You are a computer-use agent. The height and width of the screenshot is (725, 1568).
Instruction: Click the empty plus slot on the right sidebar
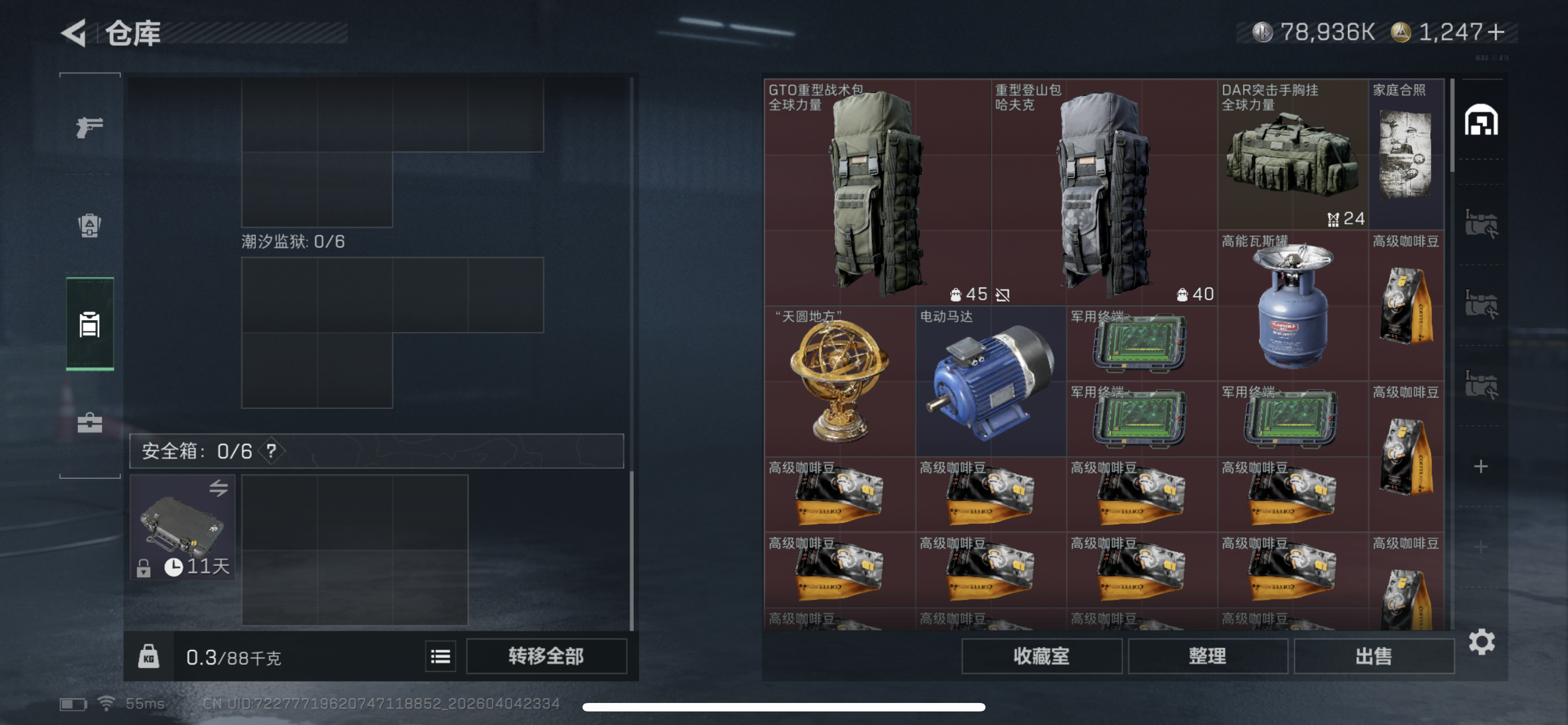pyautogui.click(x=1482, y=467)
